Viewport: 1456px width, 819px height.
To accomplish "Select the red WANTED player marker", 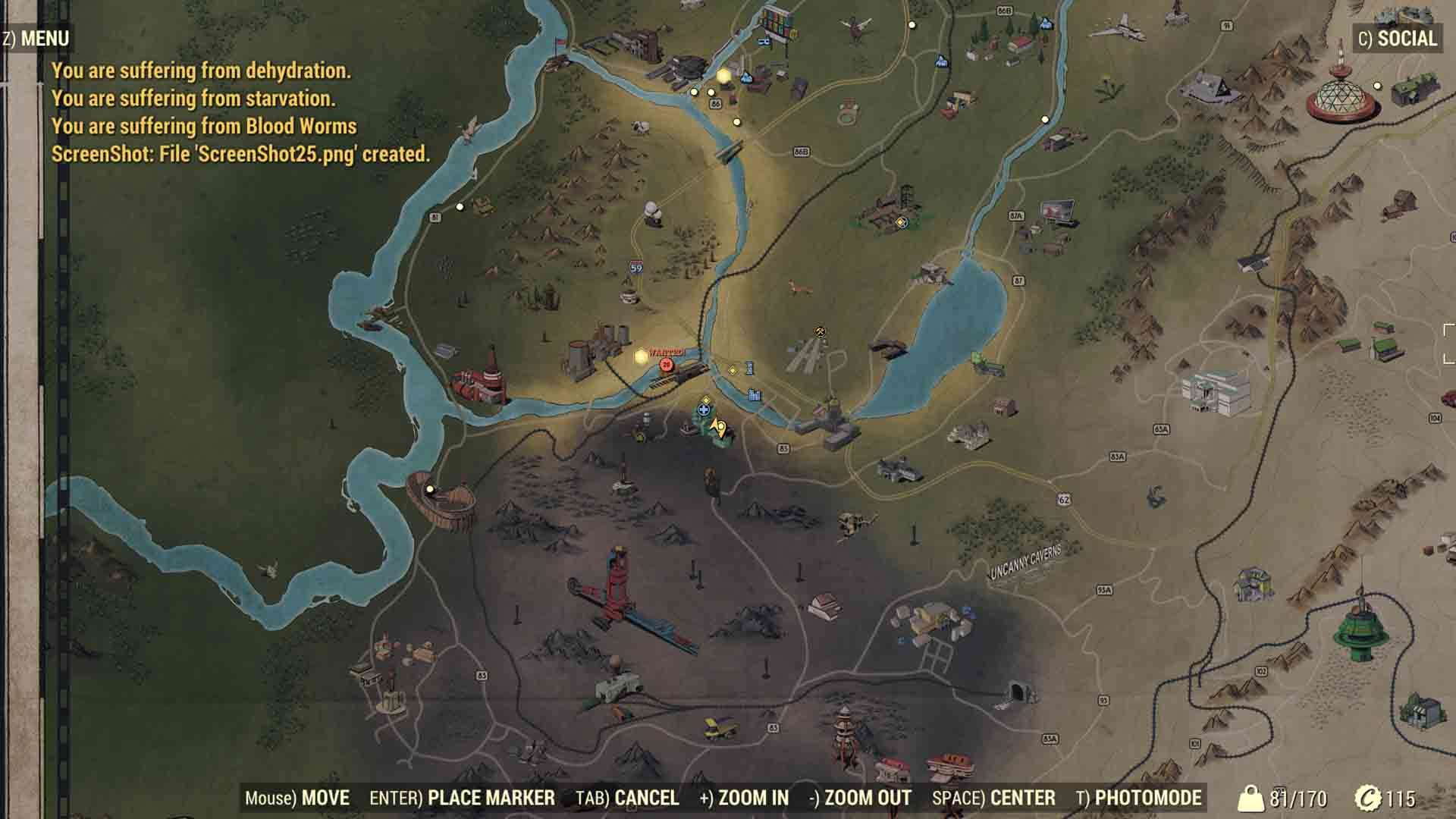I will [x=667, y=364].
